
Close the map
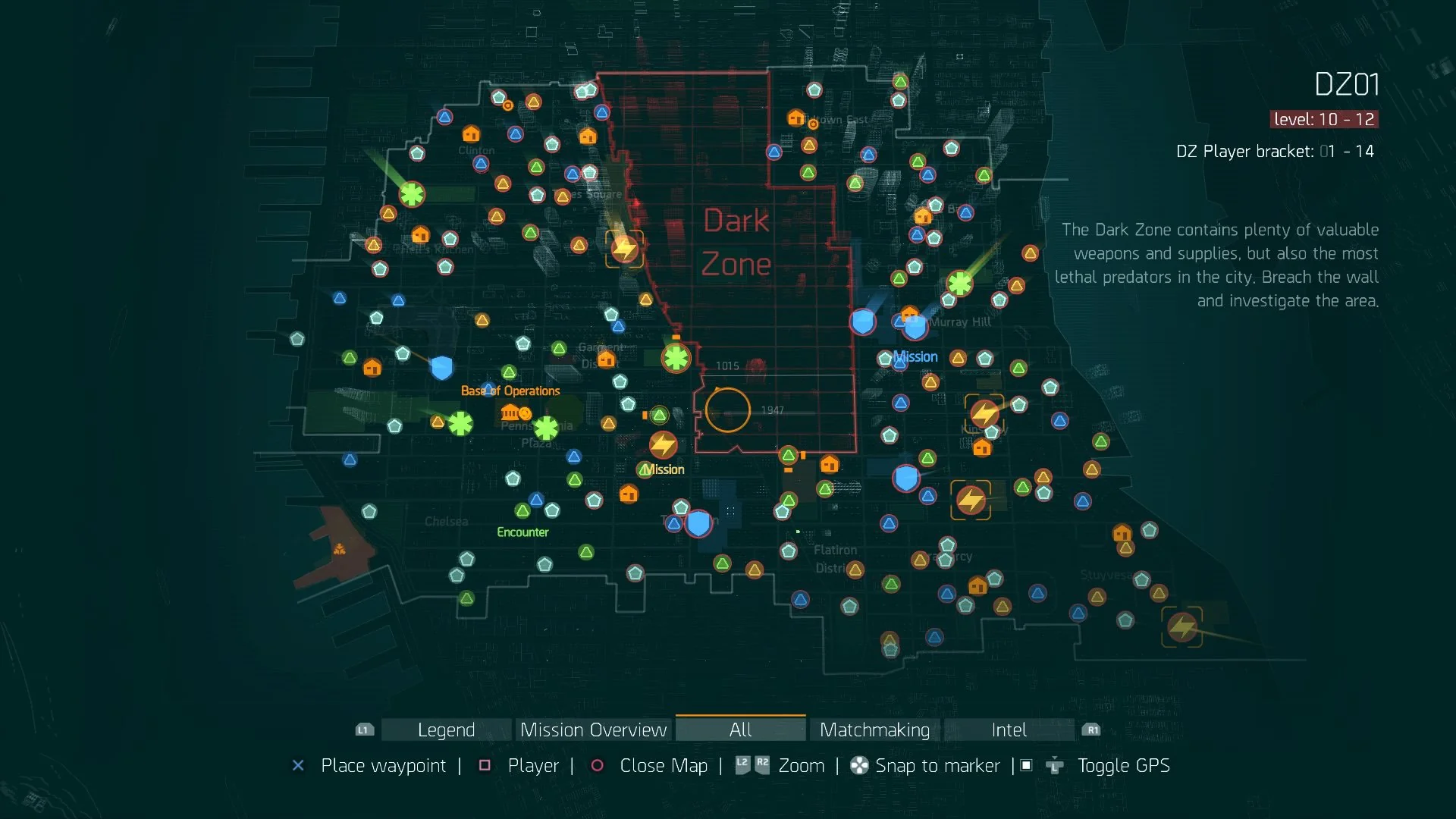pos(664,766)
